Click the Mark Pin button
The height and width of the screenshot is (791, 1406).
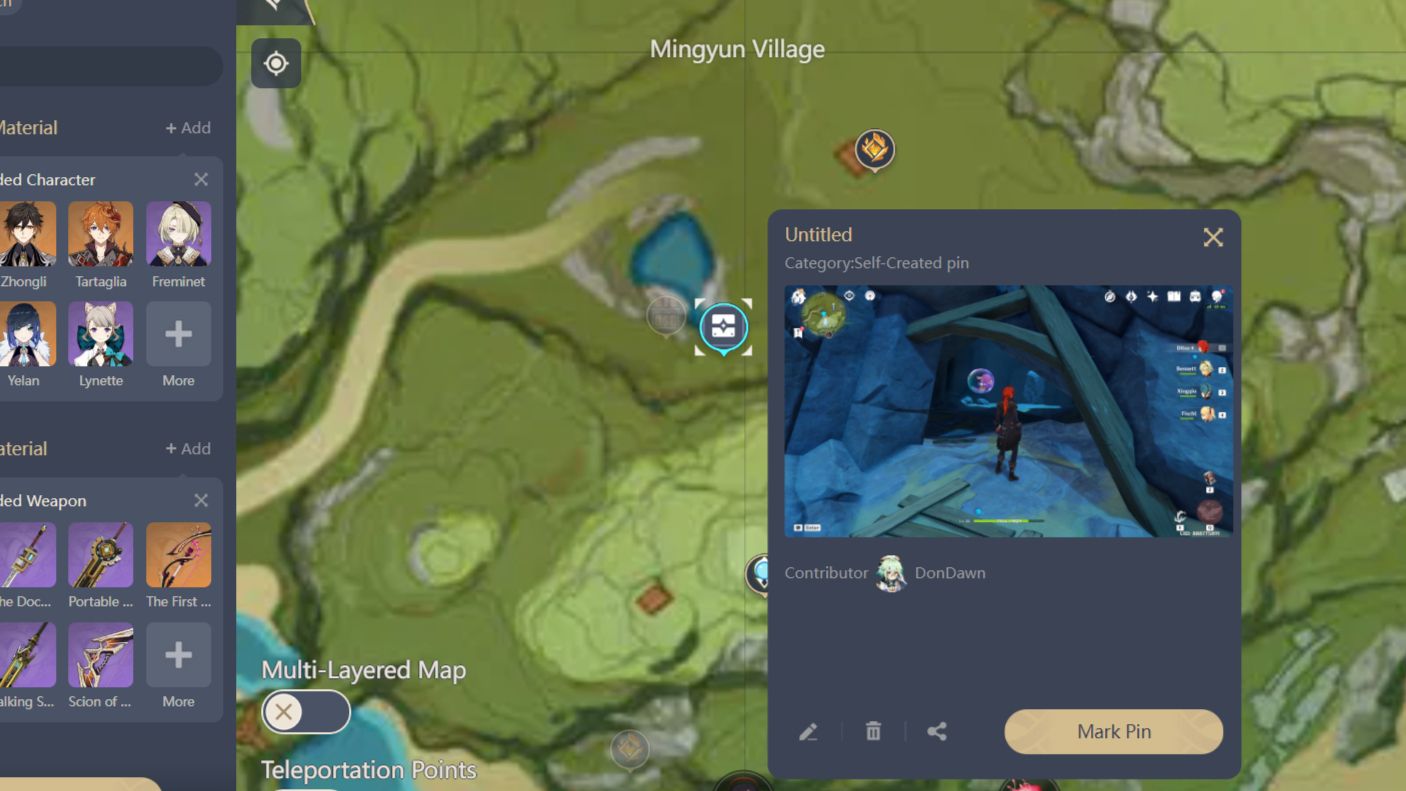tap(1113, 731)
